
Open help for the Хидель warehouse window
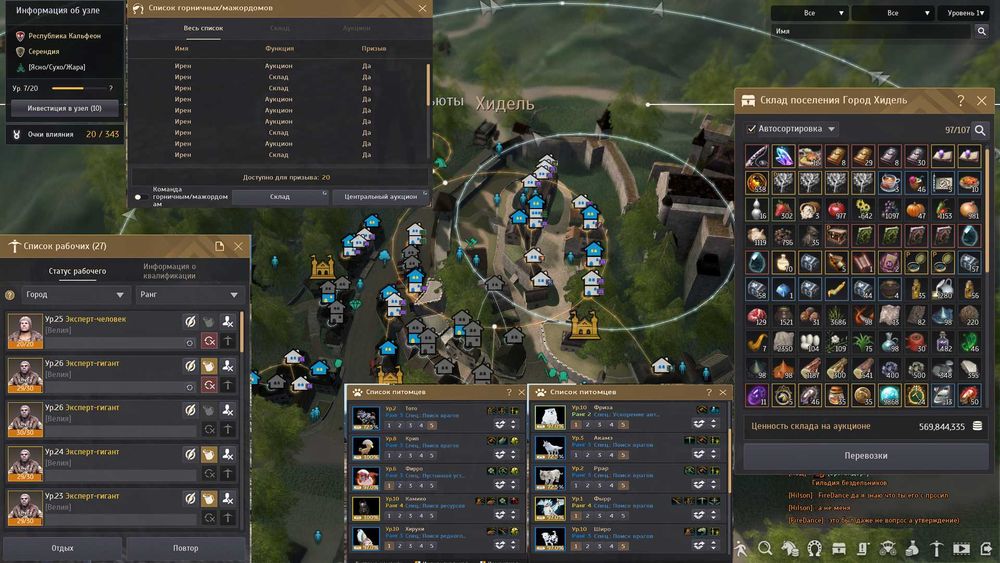pyautogui.click(x=961, y=101)
